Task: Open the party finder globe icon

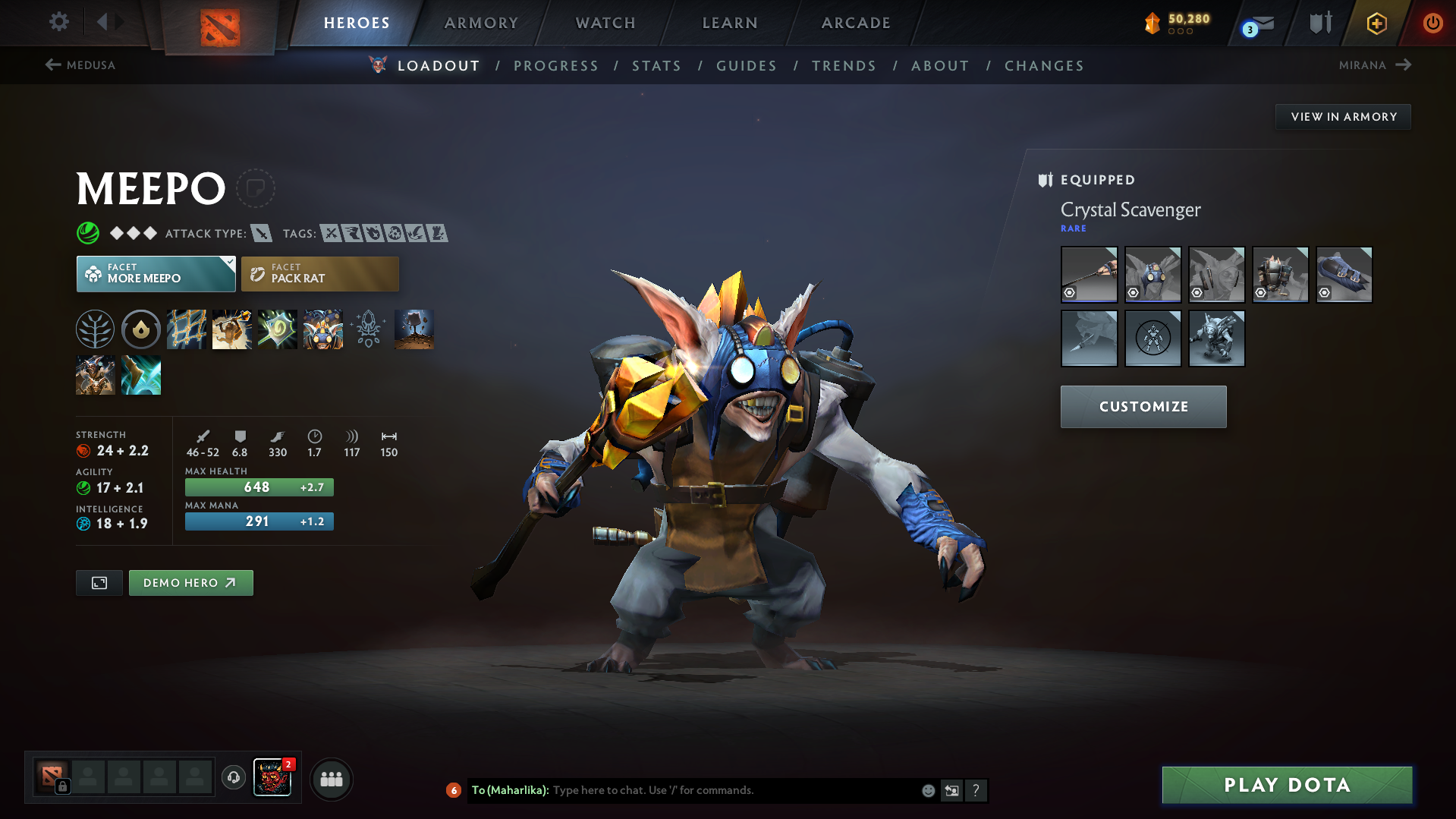Action: [233, 778]
